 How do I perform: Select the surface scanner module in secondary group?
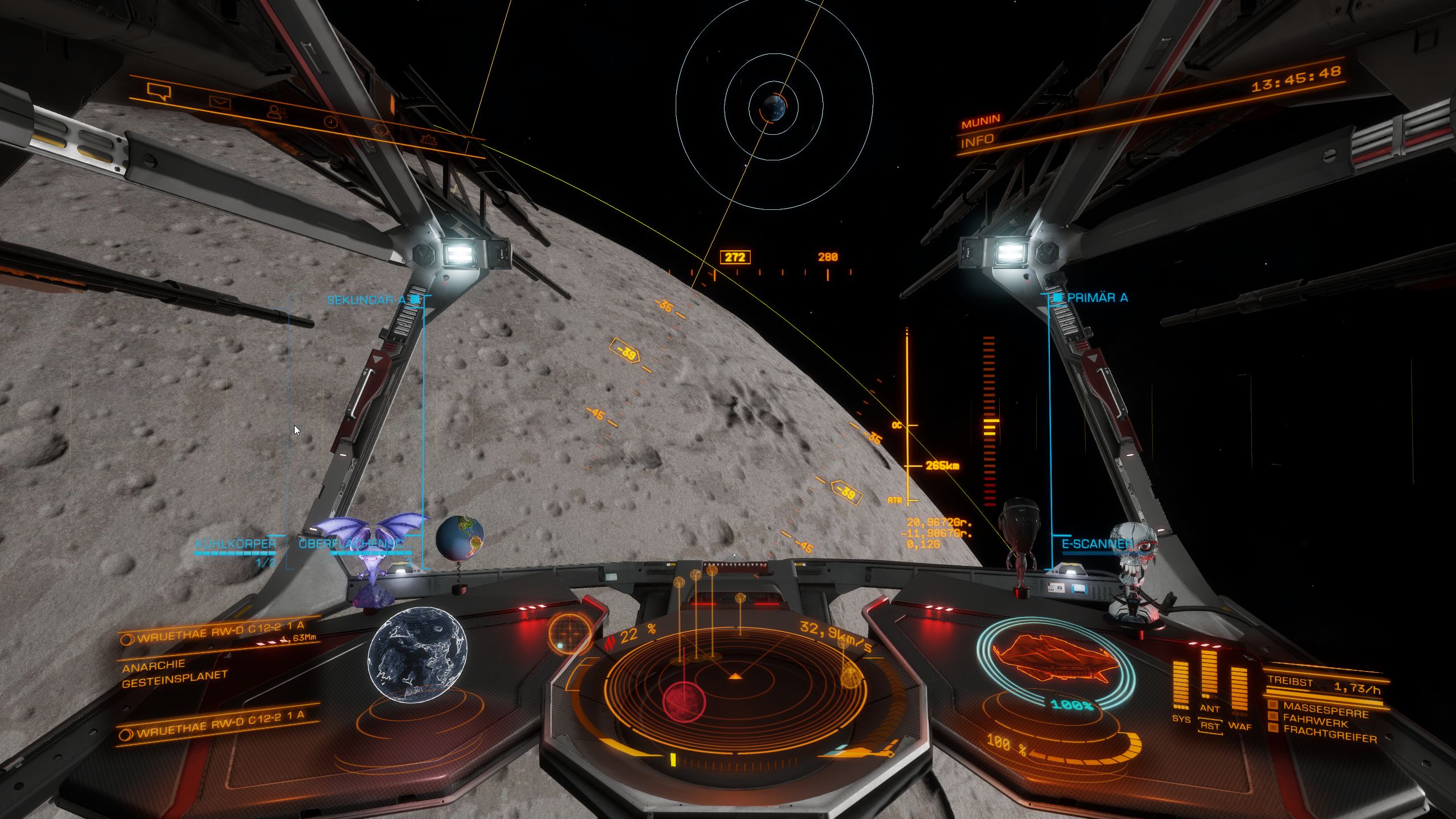pos(354,544)
